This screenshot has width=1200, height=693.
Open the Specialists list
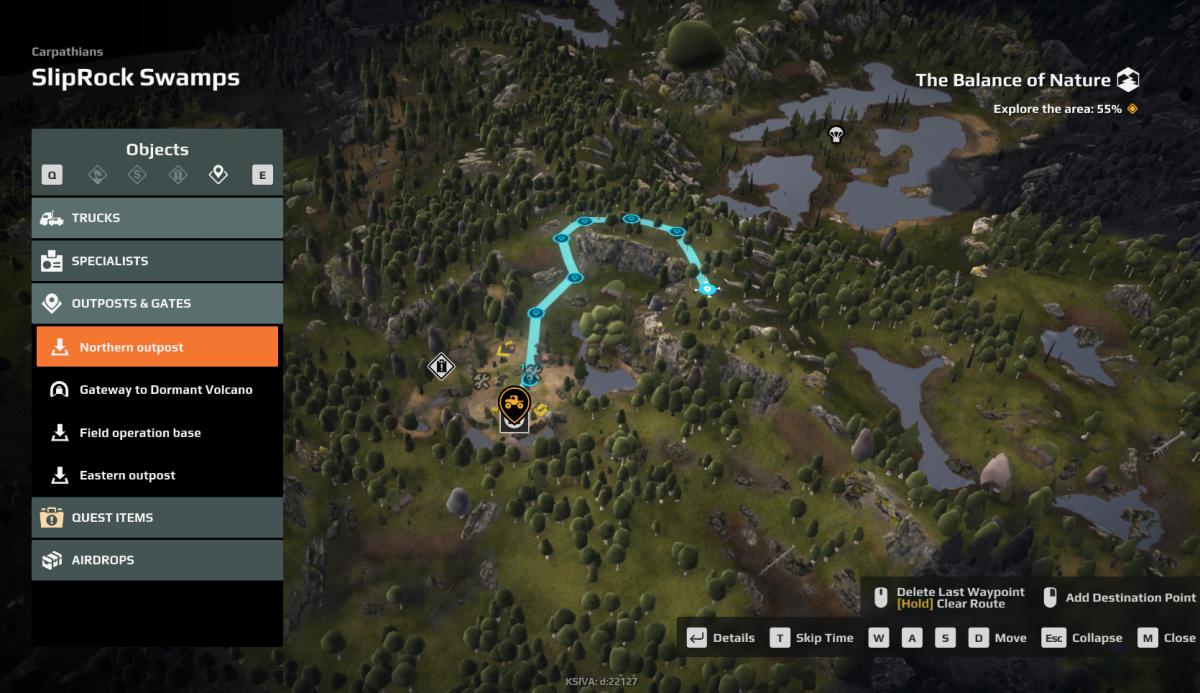click(x=157, y=261)
